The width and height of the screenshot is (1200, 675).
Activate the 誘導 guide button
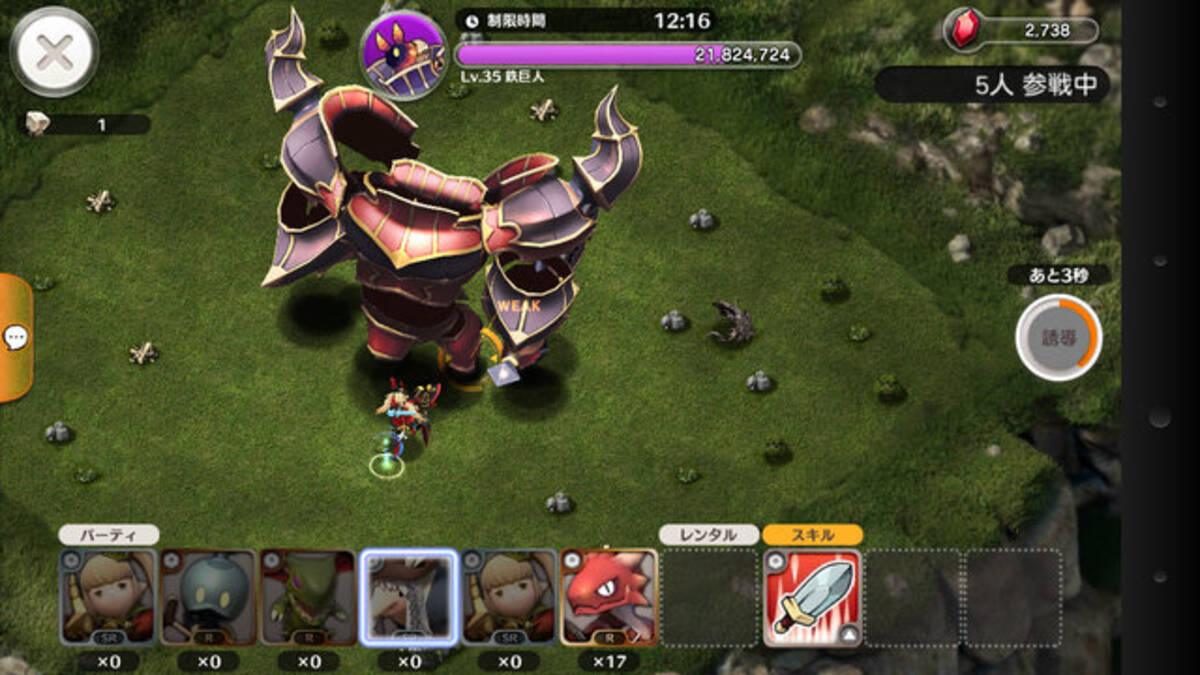point(1058,337)
